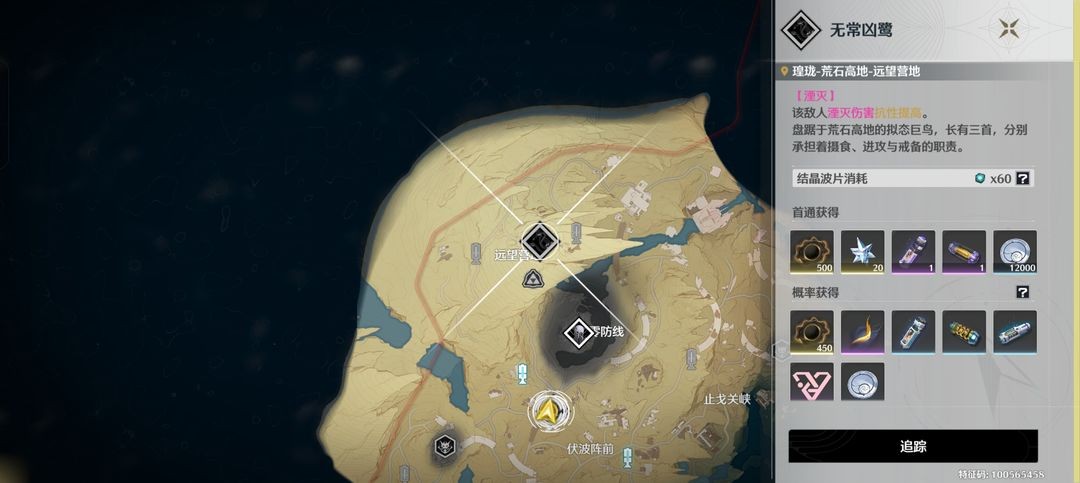This screenshot has height=483, width=1080.
Task: Click the player location arrow marker
Action: 547,410
